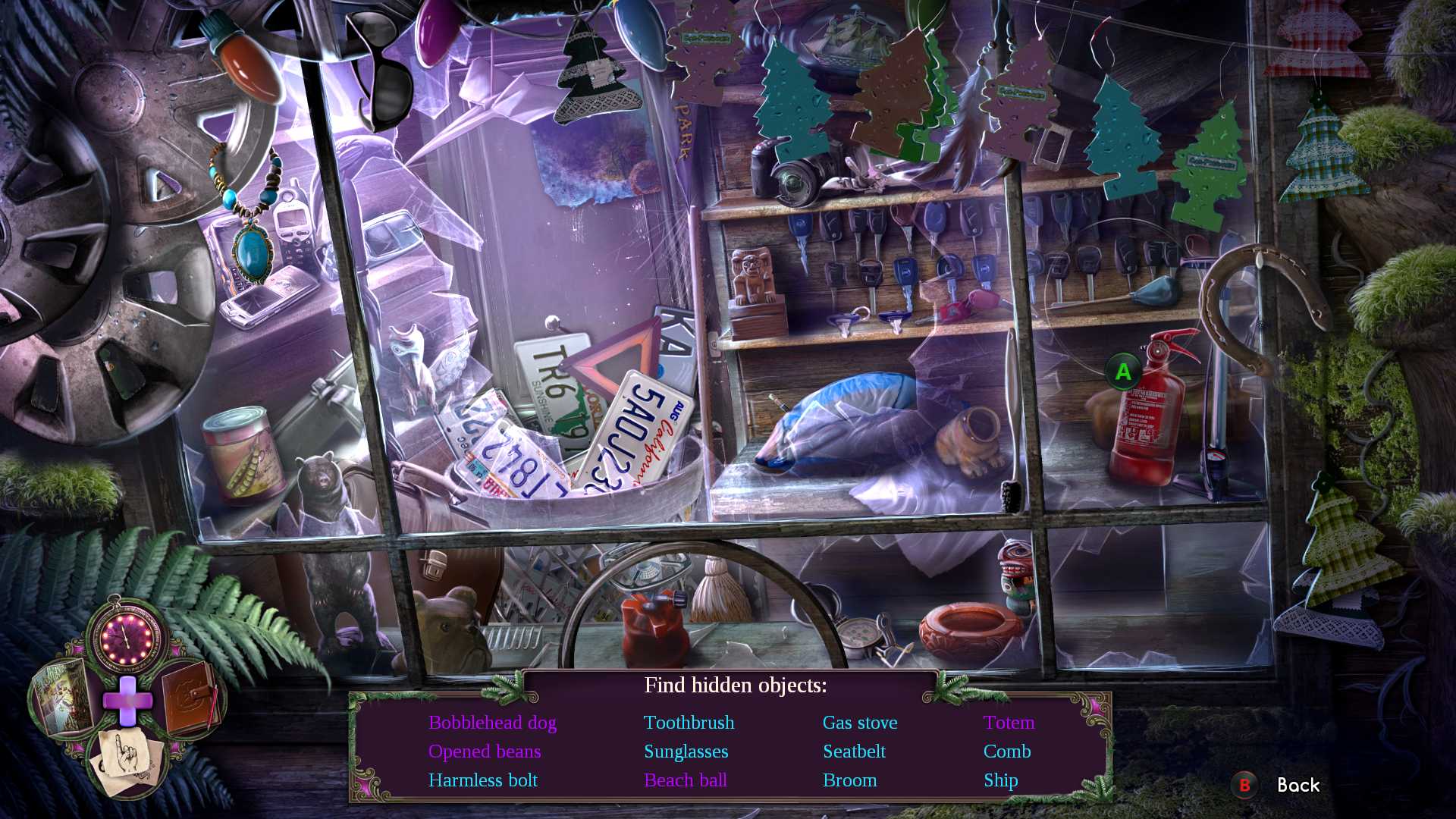Choose Sunglasses from the hidden objects list
Viewport: 1456px width, 819px height.
click(686, 752)
